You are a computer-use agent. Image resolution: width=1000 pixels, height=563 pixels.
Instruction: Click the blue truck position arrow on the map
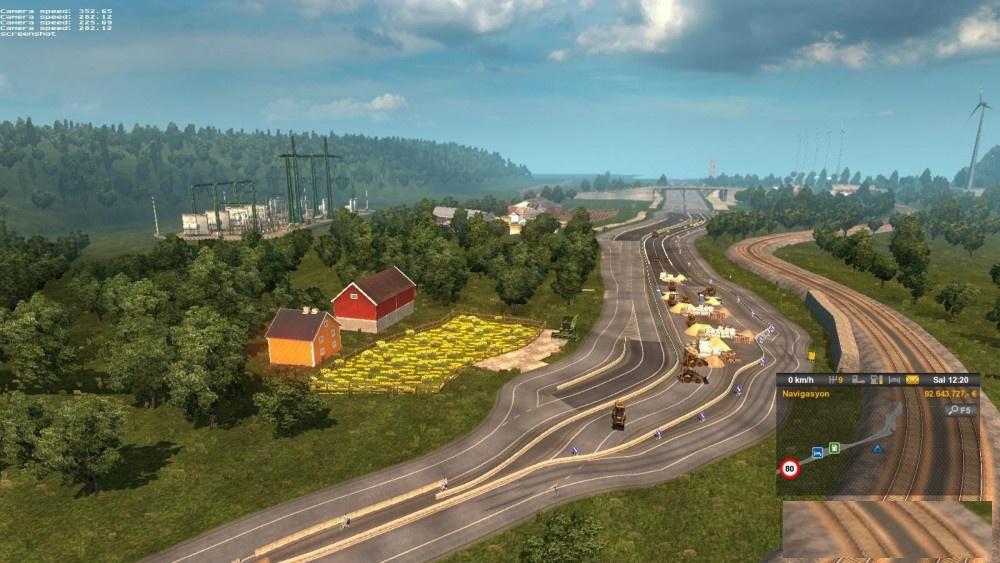pos(877,449)
